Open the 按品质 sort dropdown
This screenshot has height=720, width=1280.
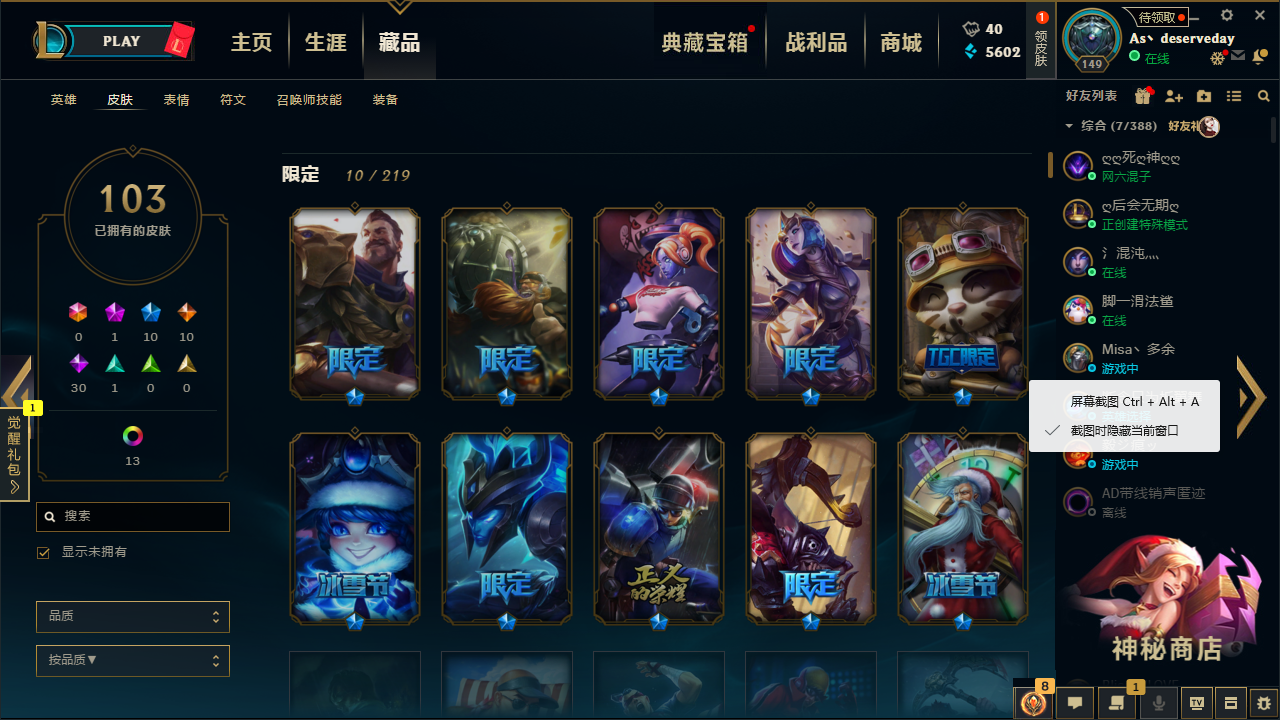coord(132,660)
